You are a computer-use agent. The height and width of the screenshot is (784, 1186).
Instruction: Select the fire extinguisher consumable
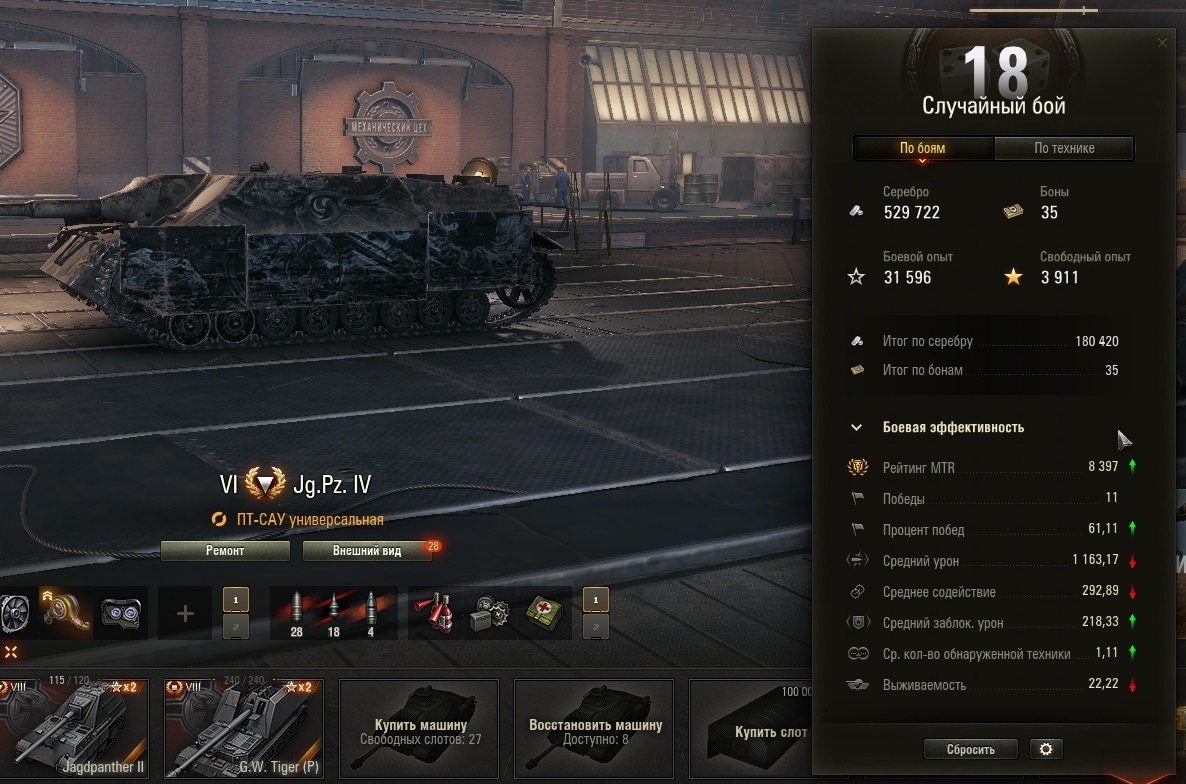[436, 613]
